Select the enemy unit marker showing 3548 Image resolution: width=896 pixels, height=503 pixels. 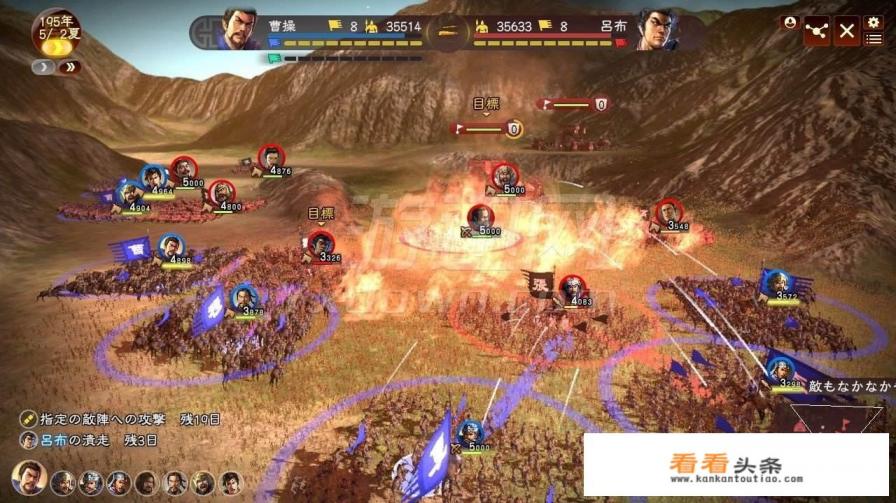tap(667, 213)
